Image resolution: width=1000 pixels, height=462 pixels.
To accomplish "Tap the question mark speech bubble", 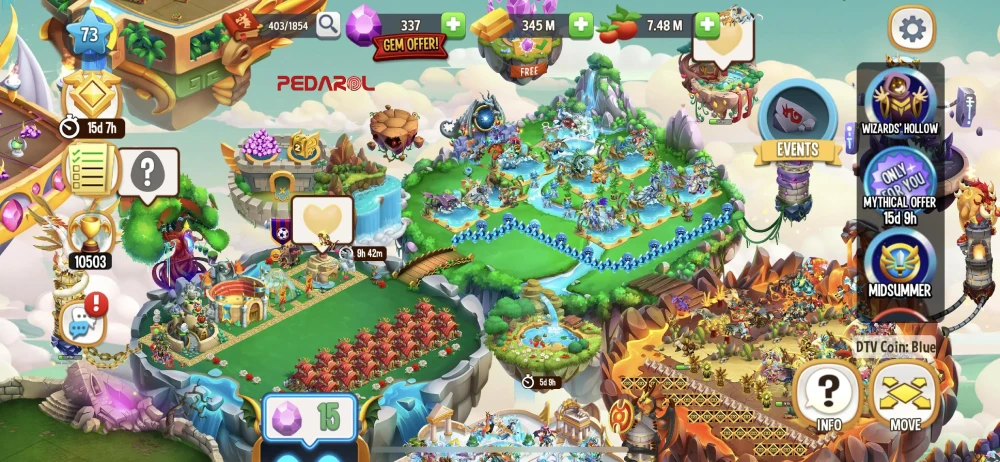I will click(148, 174).
